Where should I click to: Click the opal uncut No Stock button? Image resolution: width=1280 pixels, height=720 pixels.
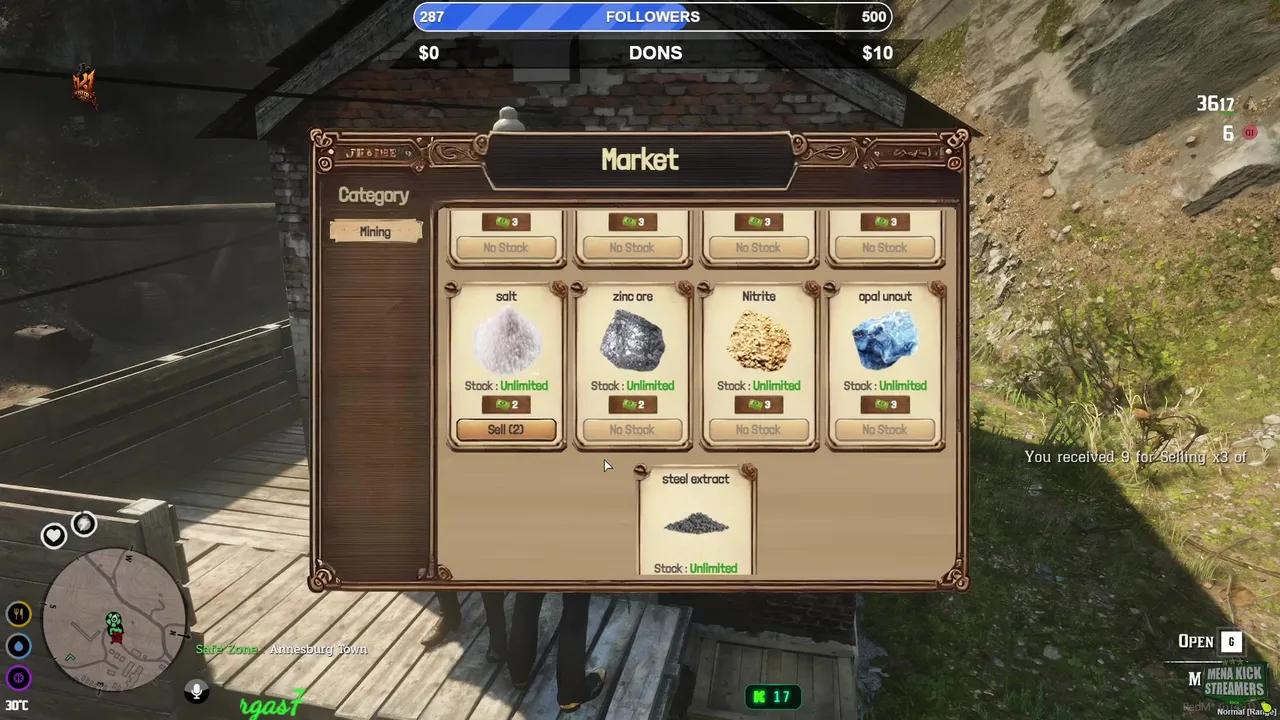tap(884, 430)
